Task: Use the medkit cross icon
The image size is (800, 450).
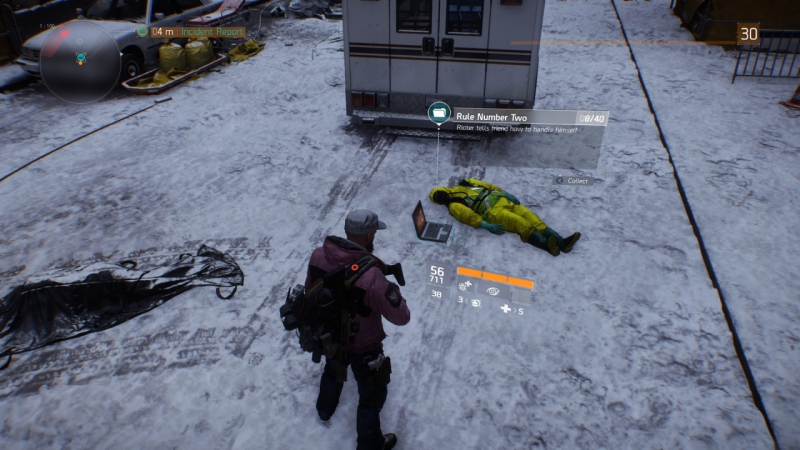Action: [x=506, y=310]
